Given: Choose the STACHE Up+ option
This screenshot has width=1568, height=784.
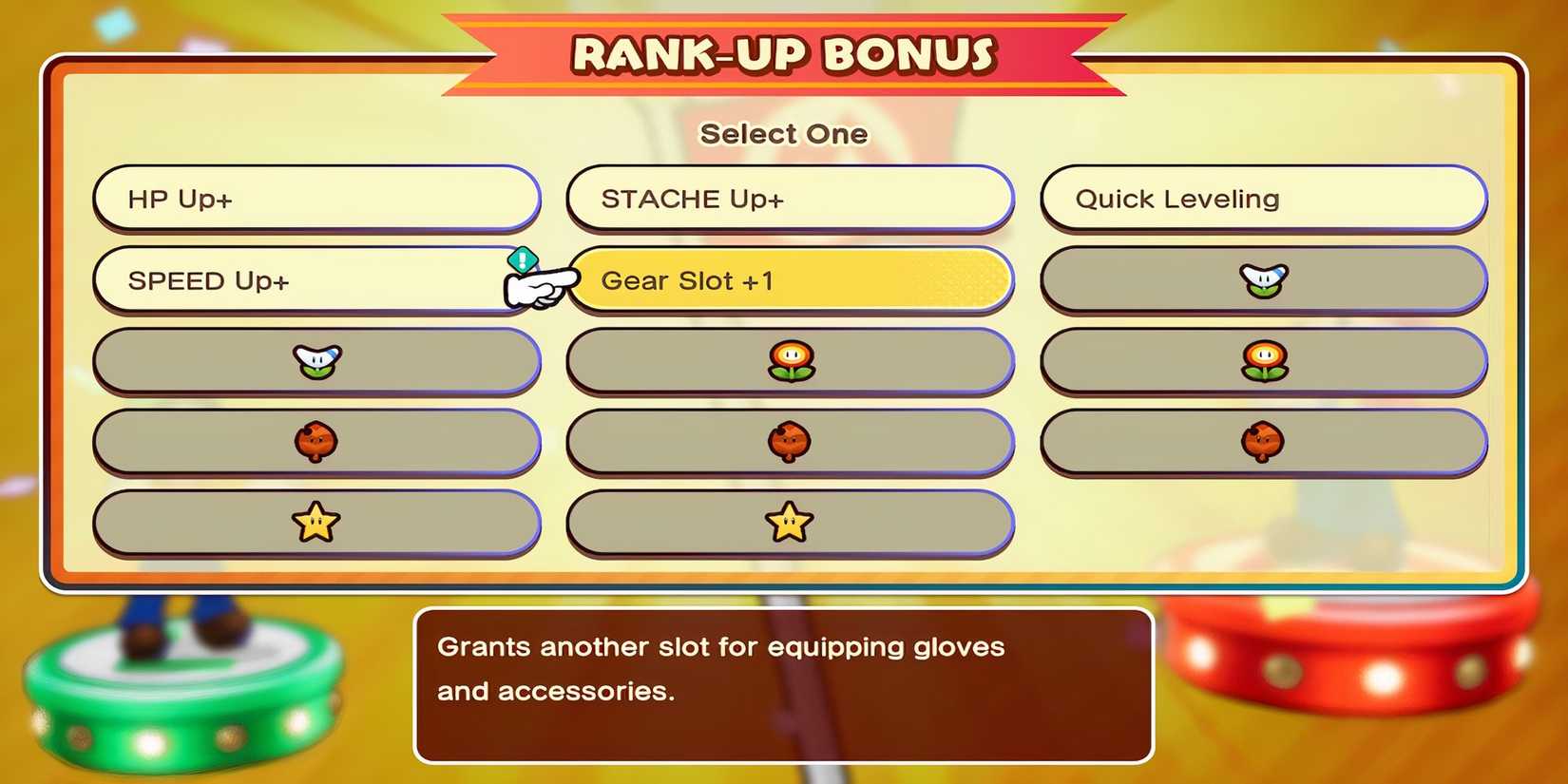Looking at the screenshot, I should [x=789, y=200].
